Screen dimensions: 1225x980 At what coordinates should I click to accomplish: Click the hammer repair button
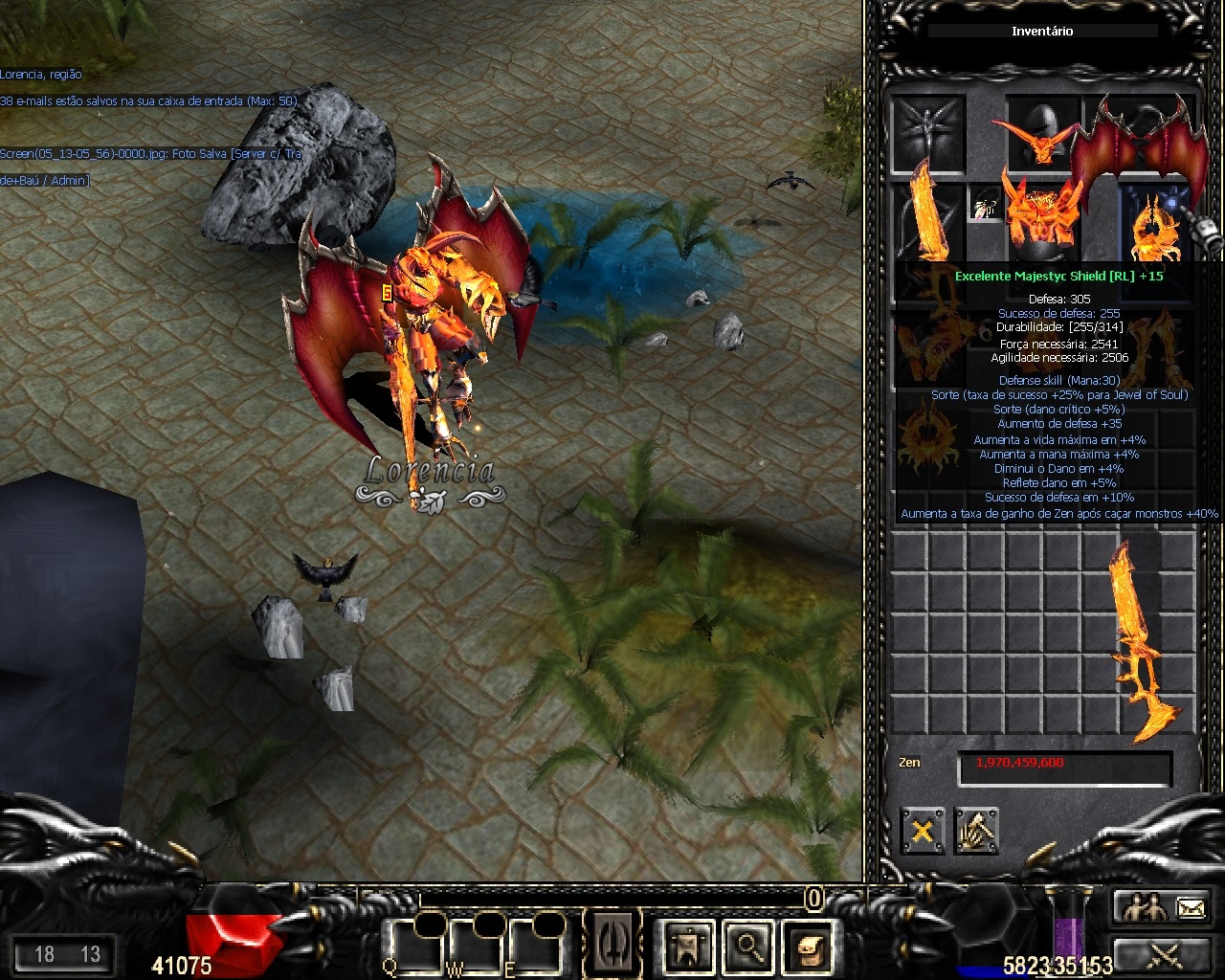[x=975, y=831]
